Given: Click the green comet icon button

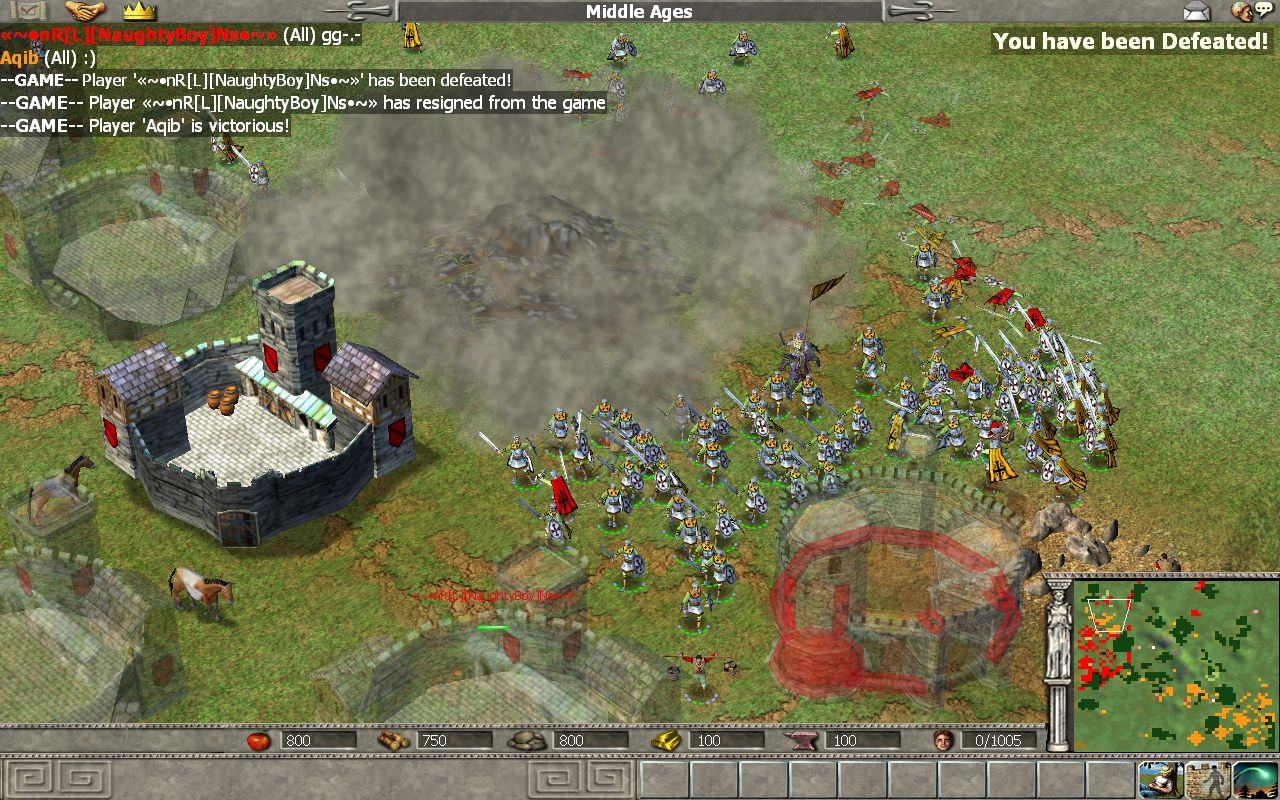Looking at the screenshot, I should 1255,780.
